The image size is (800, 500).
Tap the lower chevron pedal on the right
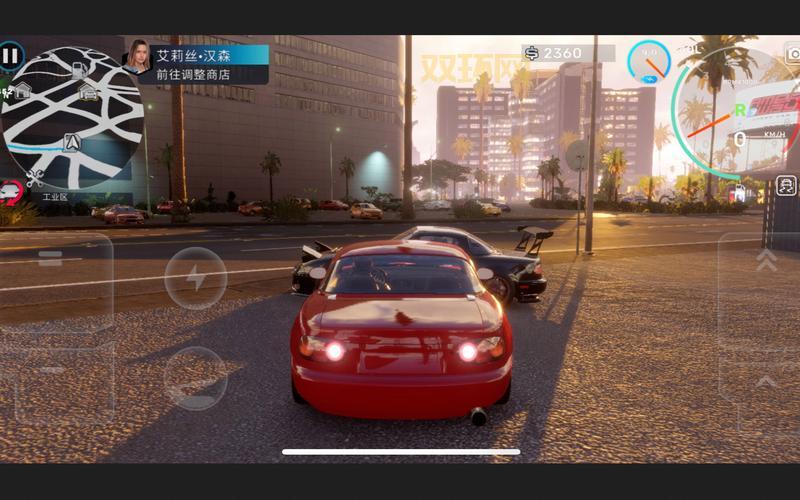(x=765, y=382)
